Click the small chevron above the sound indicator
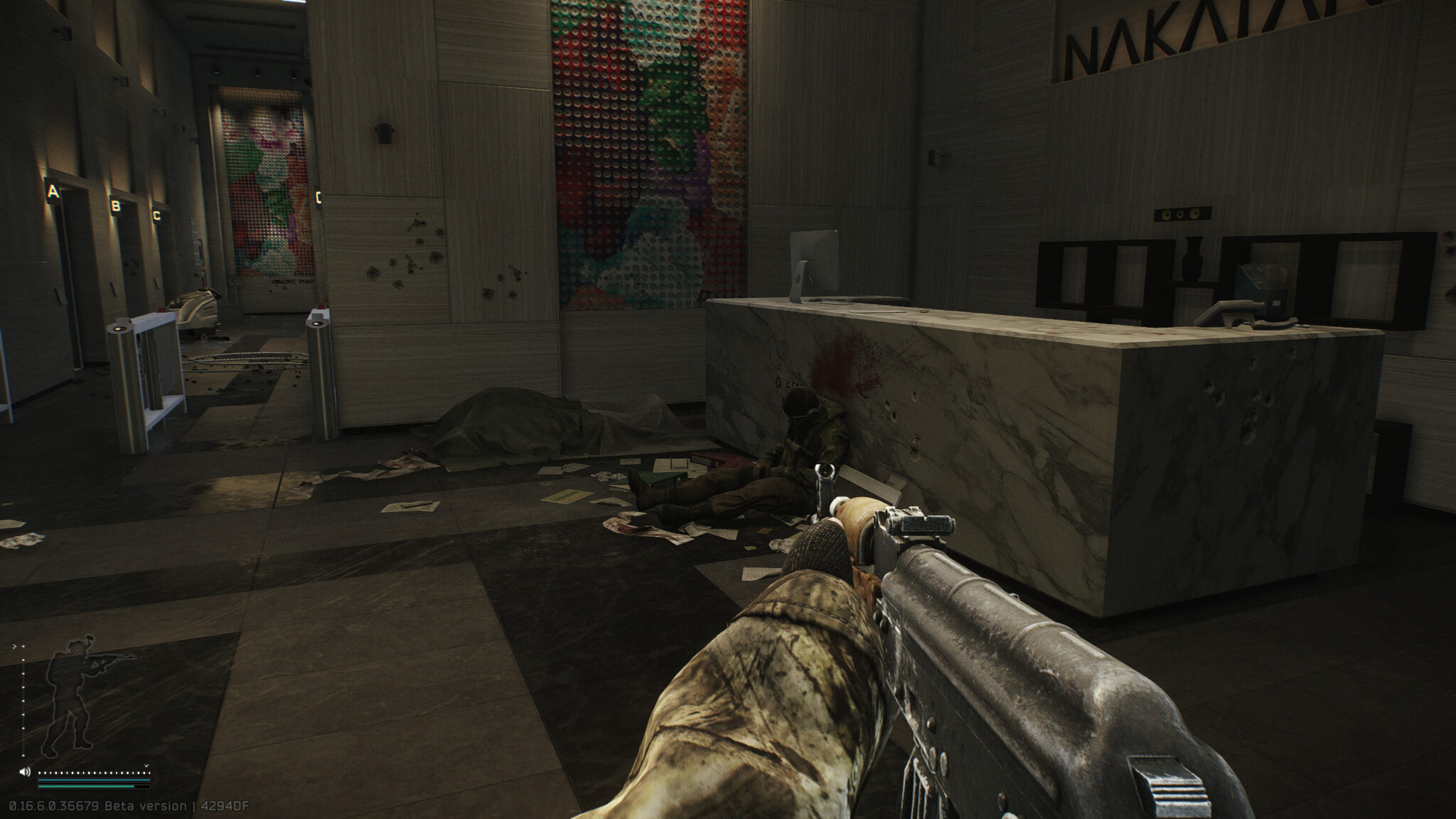Viewport: 1456px width, 819px height. (x=146, y=766)
